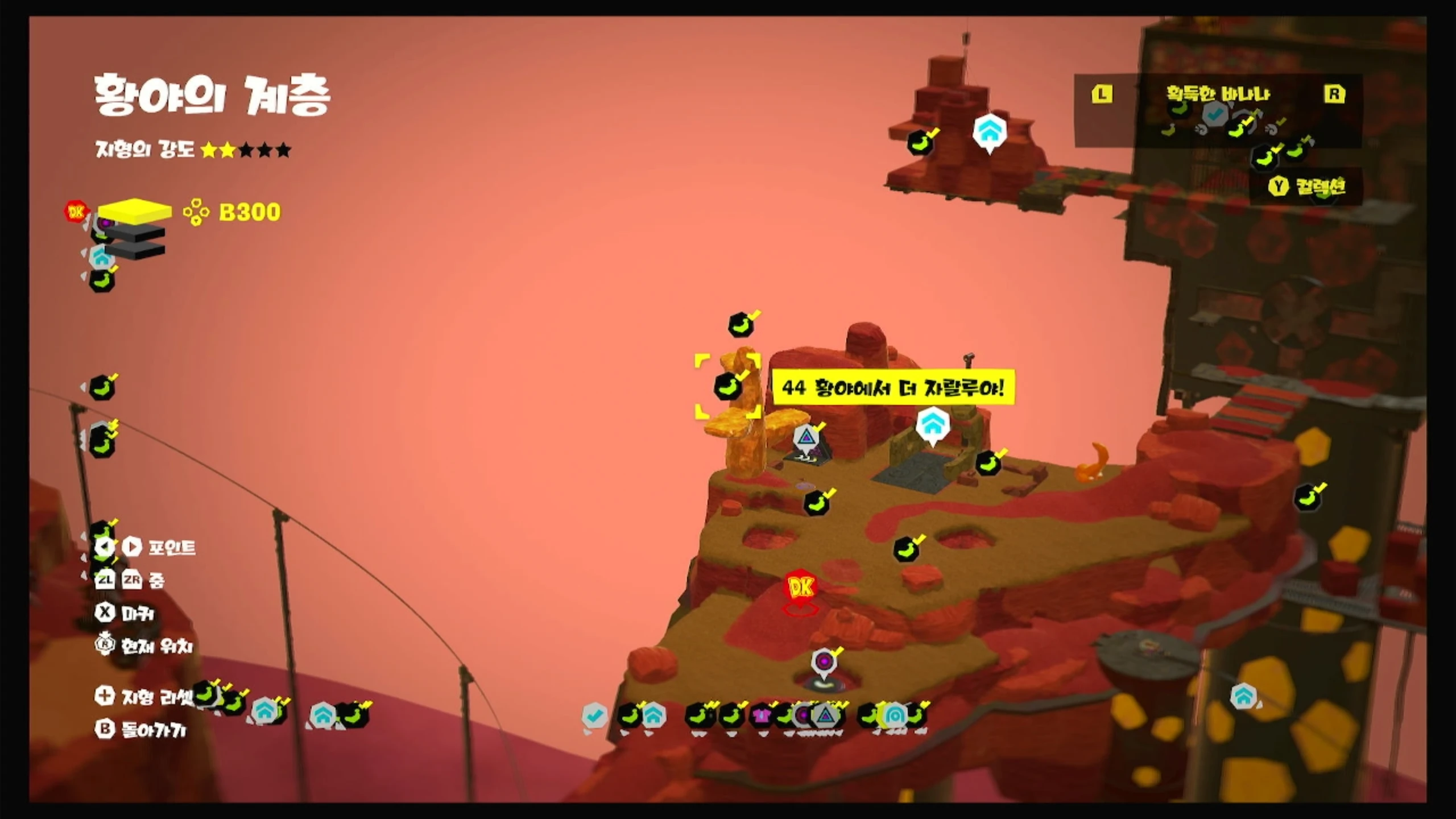Select the banana marker inside yellow selection brackets
Viewport: 1456px width, 819px height.
[x=727, y=387]
